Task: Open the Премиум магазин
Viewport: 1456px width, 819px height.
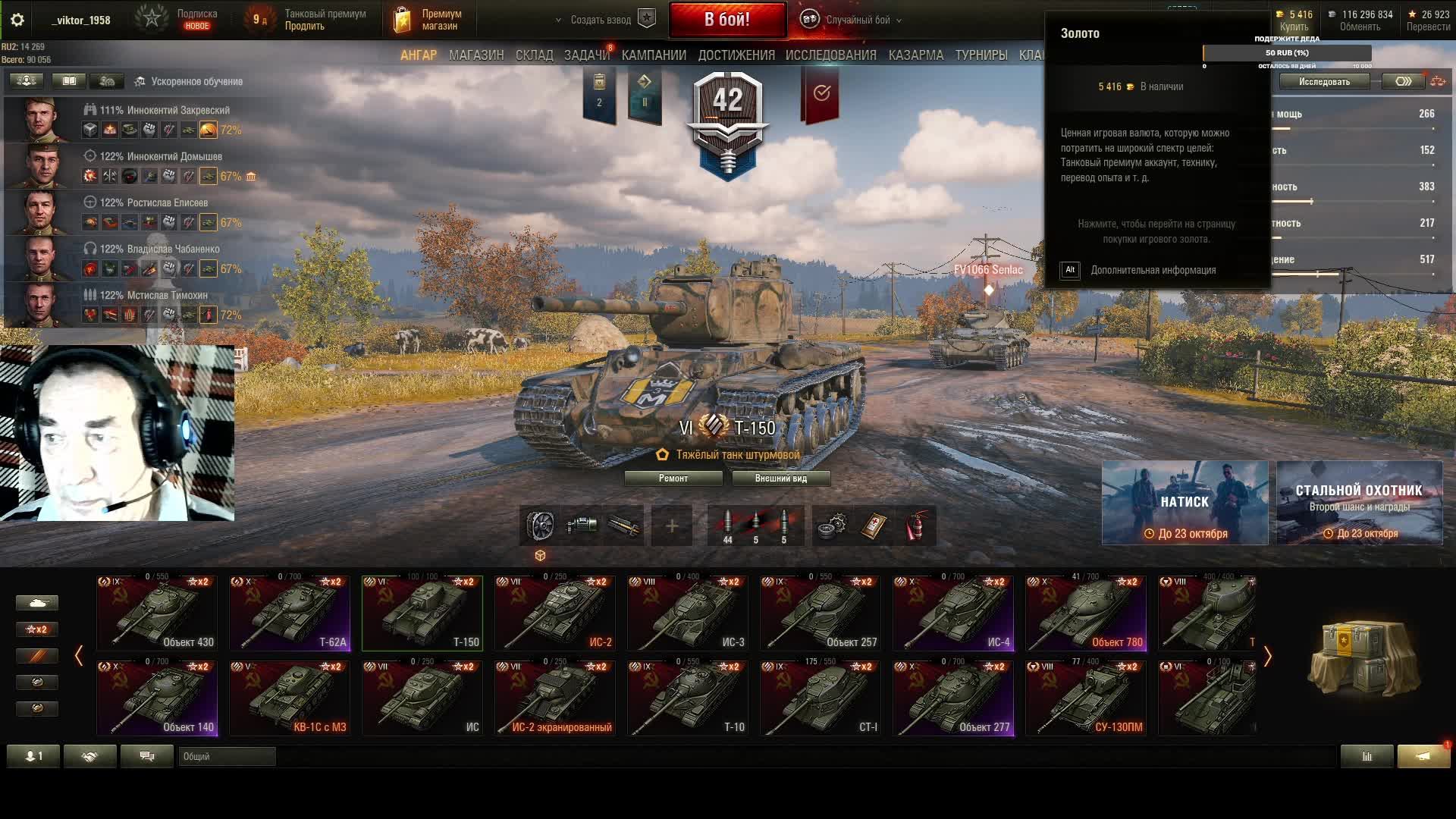Action: pos(429,20)
